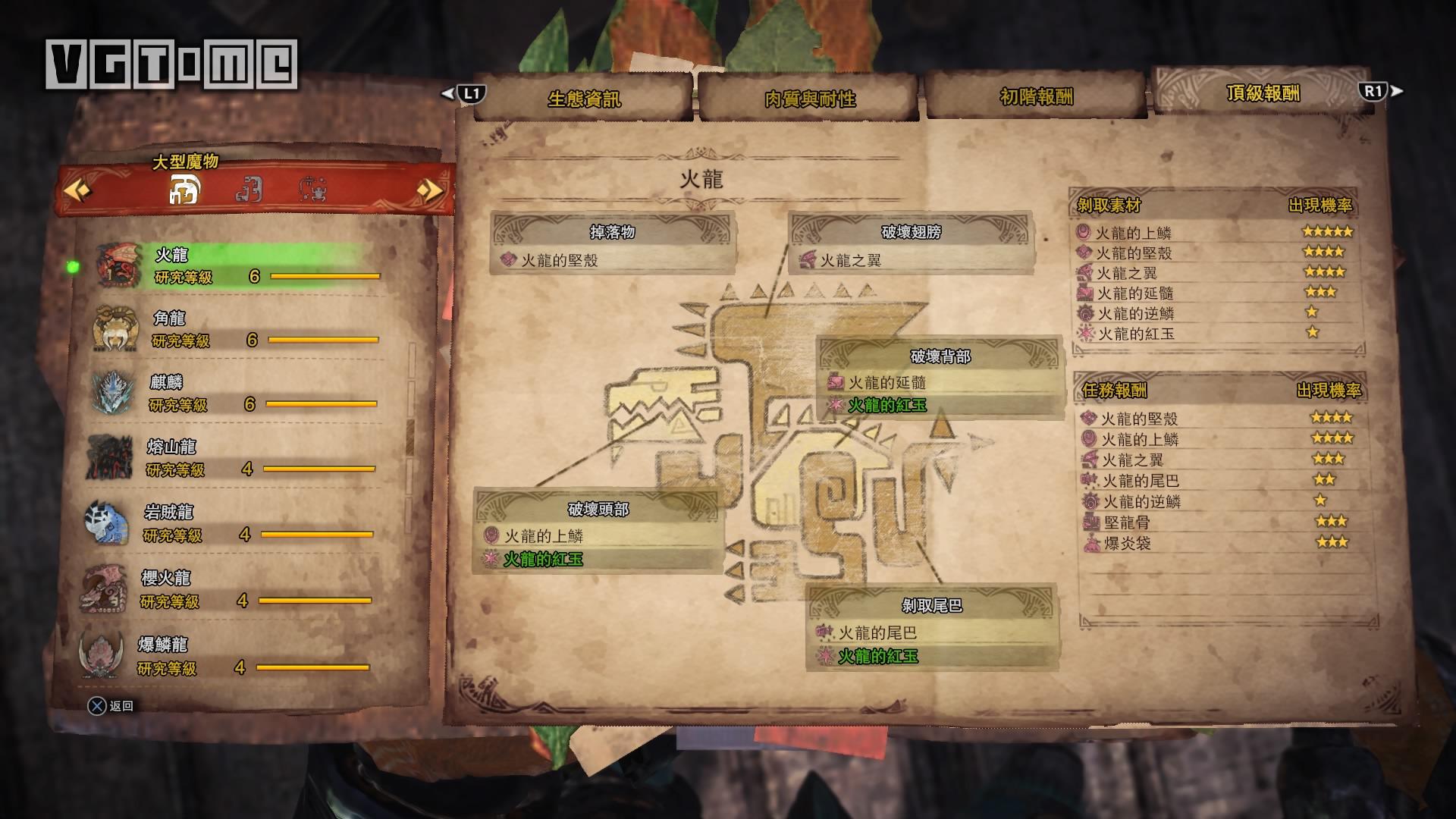The width and height of the screenshot is (1456, 819).
Task: Select the 頂級報酬 tab
Action: (1263, 93)
